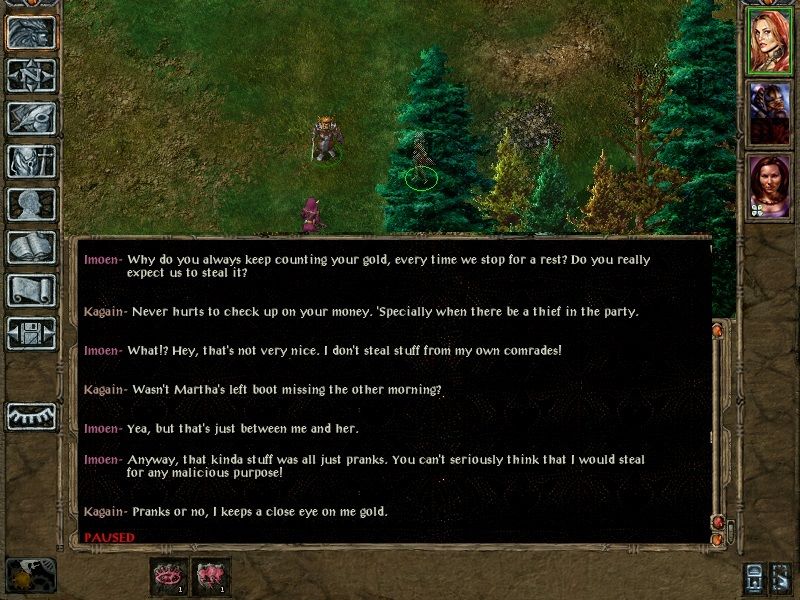Click the bottom-right select-all party button
This screenshot has width=800, height=600.
click(782, 578)
